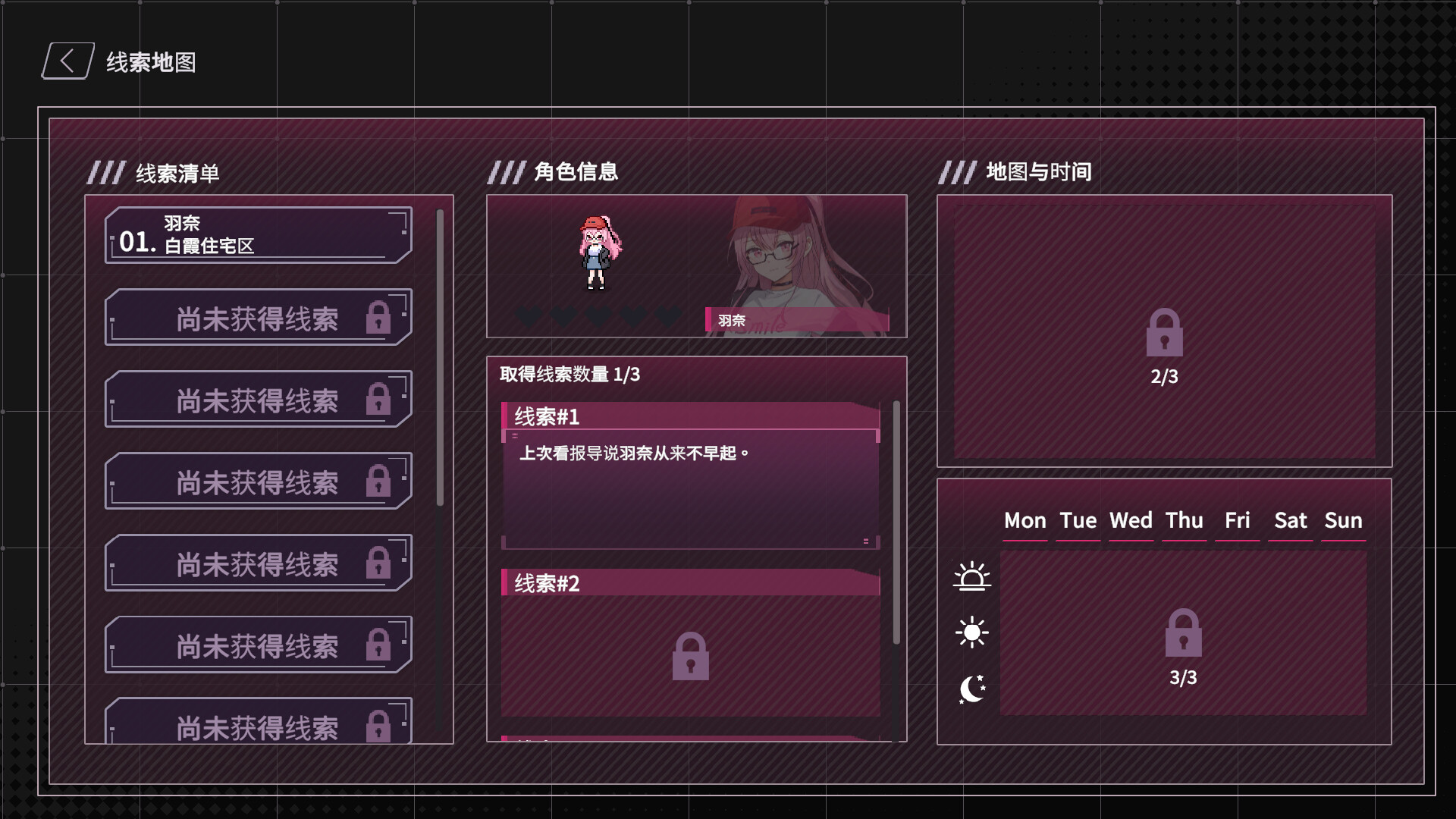Select the Mon column in the weekly schedule
This screenshot has width=1456, height=819.
tap(1025, 521)
